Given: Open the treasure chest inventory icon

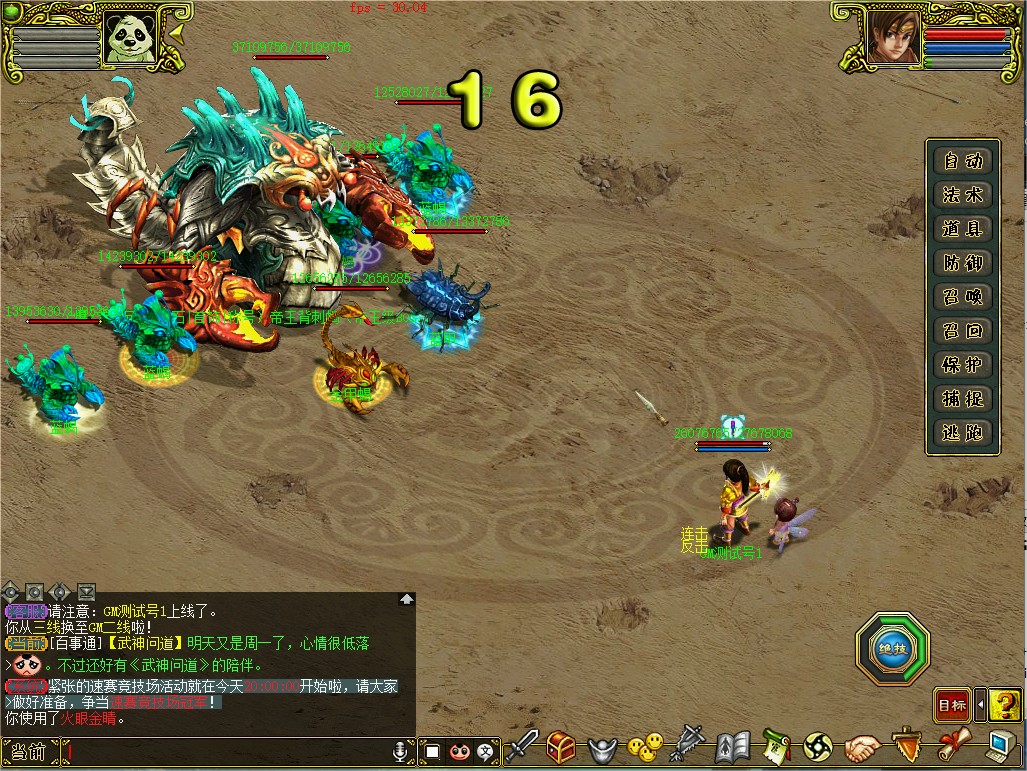Looking at the screenshot, I should click(561, 747).
